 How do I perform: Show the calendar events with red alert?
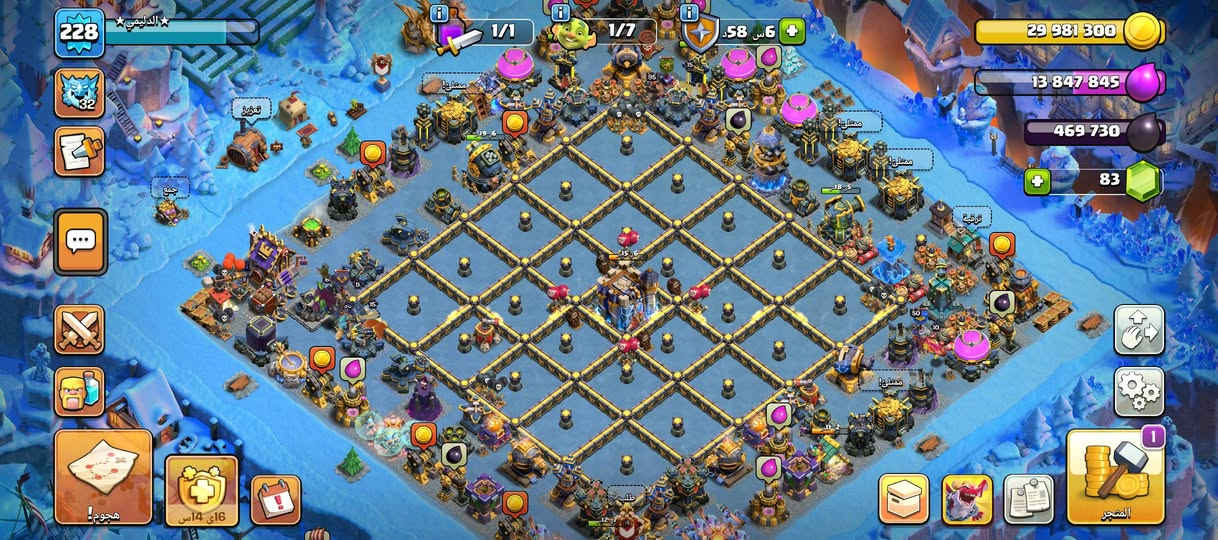pyautogui.click(x=275, y=499)
